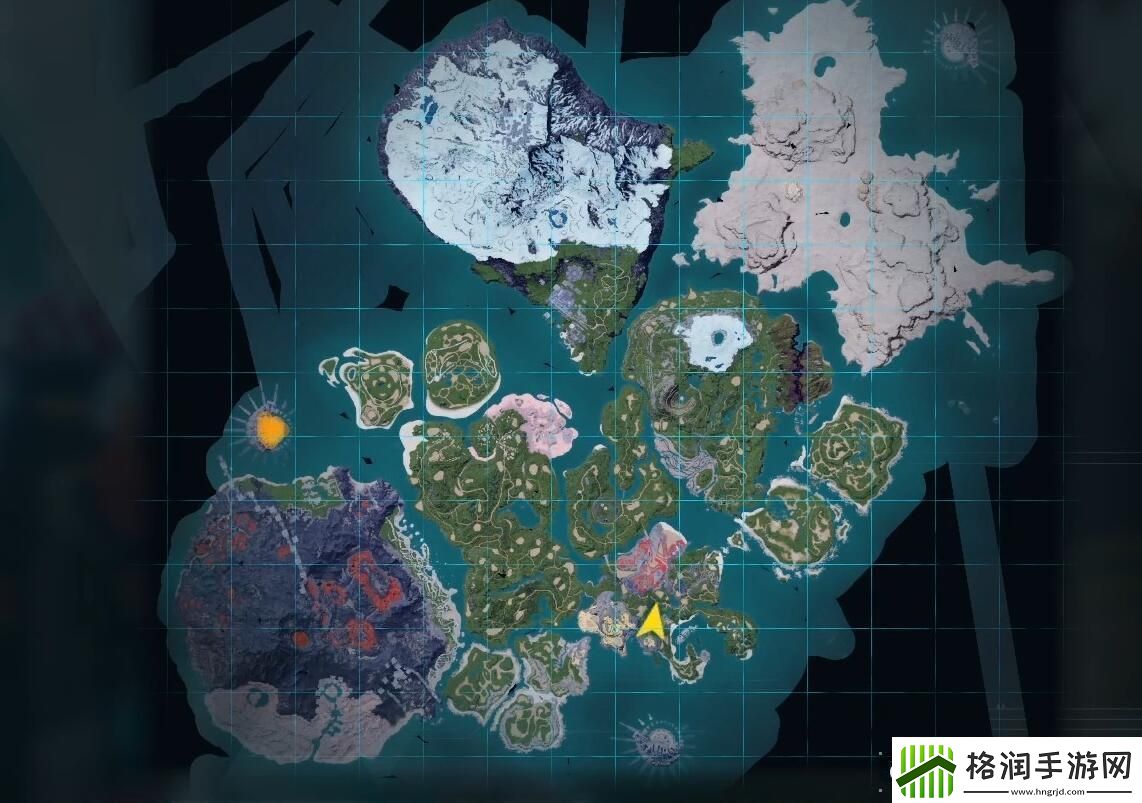Screen dimensions: 1142x803
Task: Click the yellow player arrow marker
Action: [x=651, y=621]
